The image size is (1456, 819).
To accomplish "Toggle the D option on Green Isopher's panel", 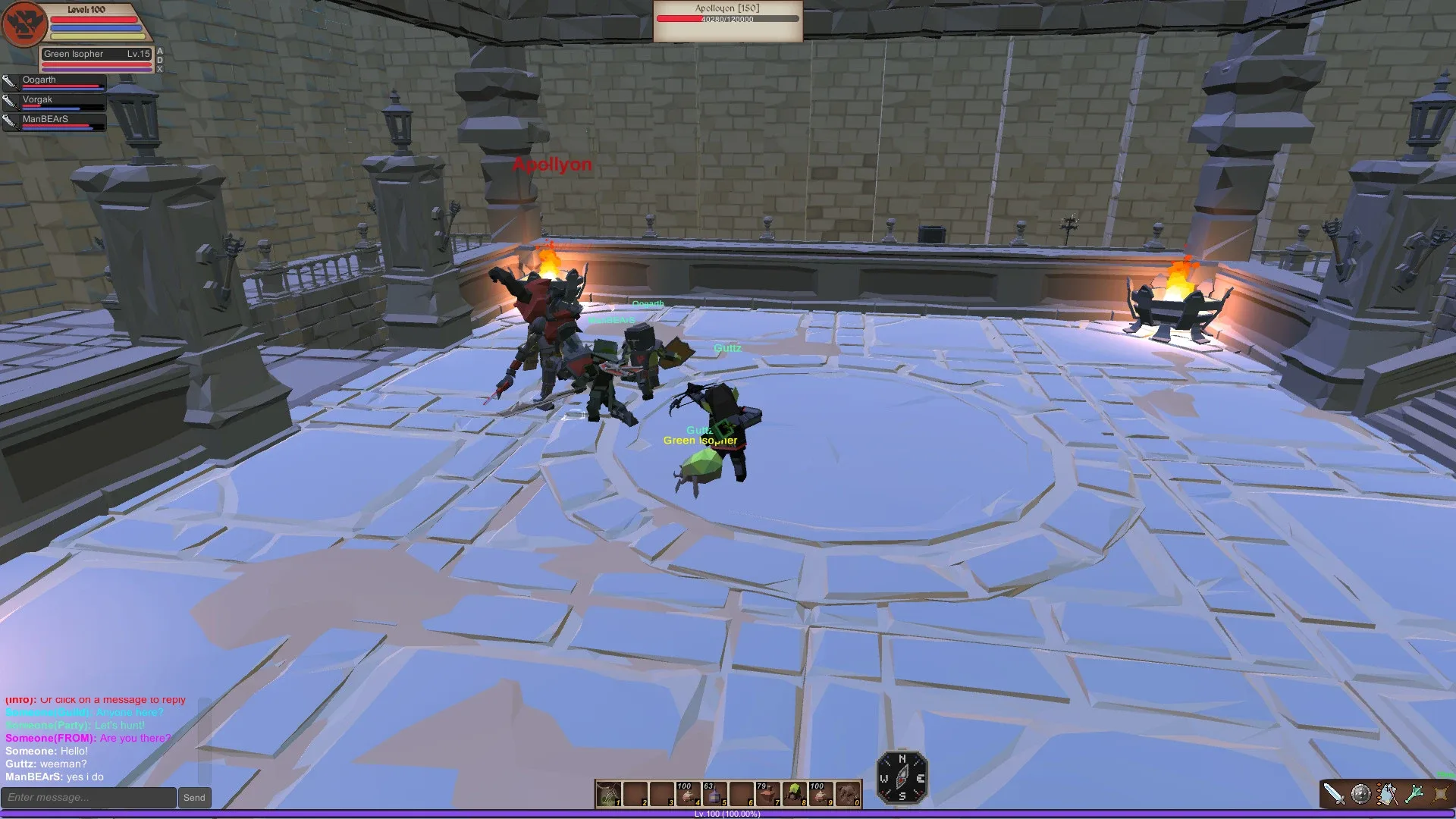I will point(160,59).
